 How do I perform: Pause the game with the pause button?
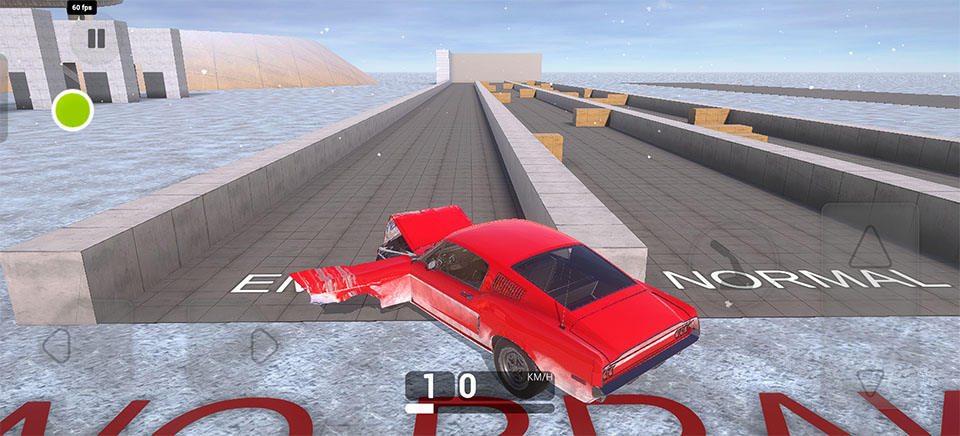point(96,39)
